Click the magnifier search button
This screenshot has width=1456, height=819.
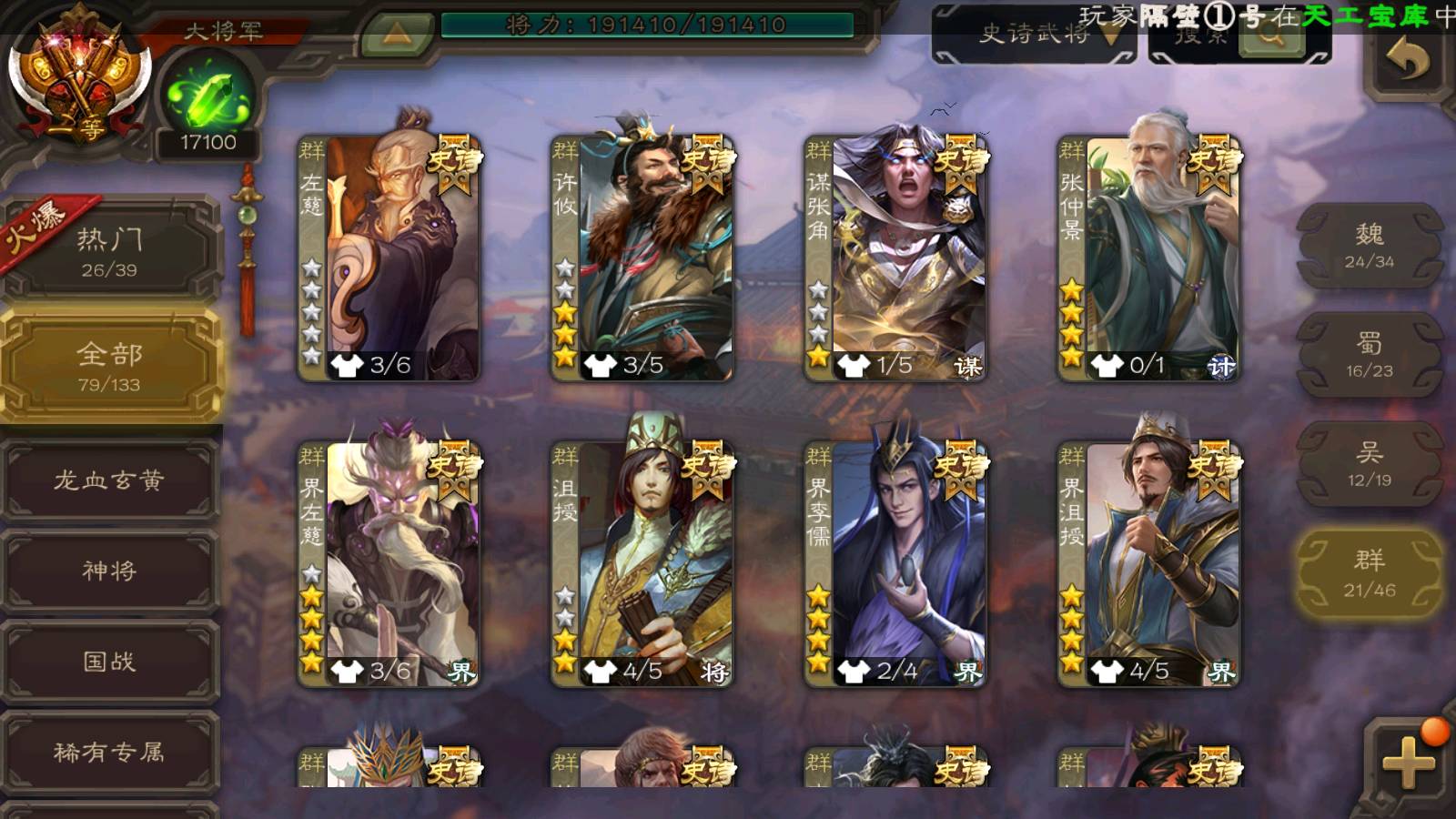pyautogui.click(x=1271, y=38)
